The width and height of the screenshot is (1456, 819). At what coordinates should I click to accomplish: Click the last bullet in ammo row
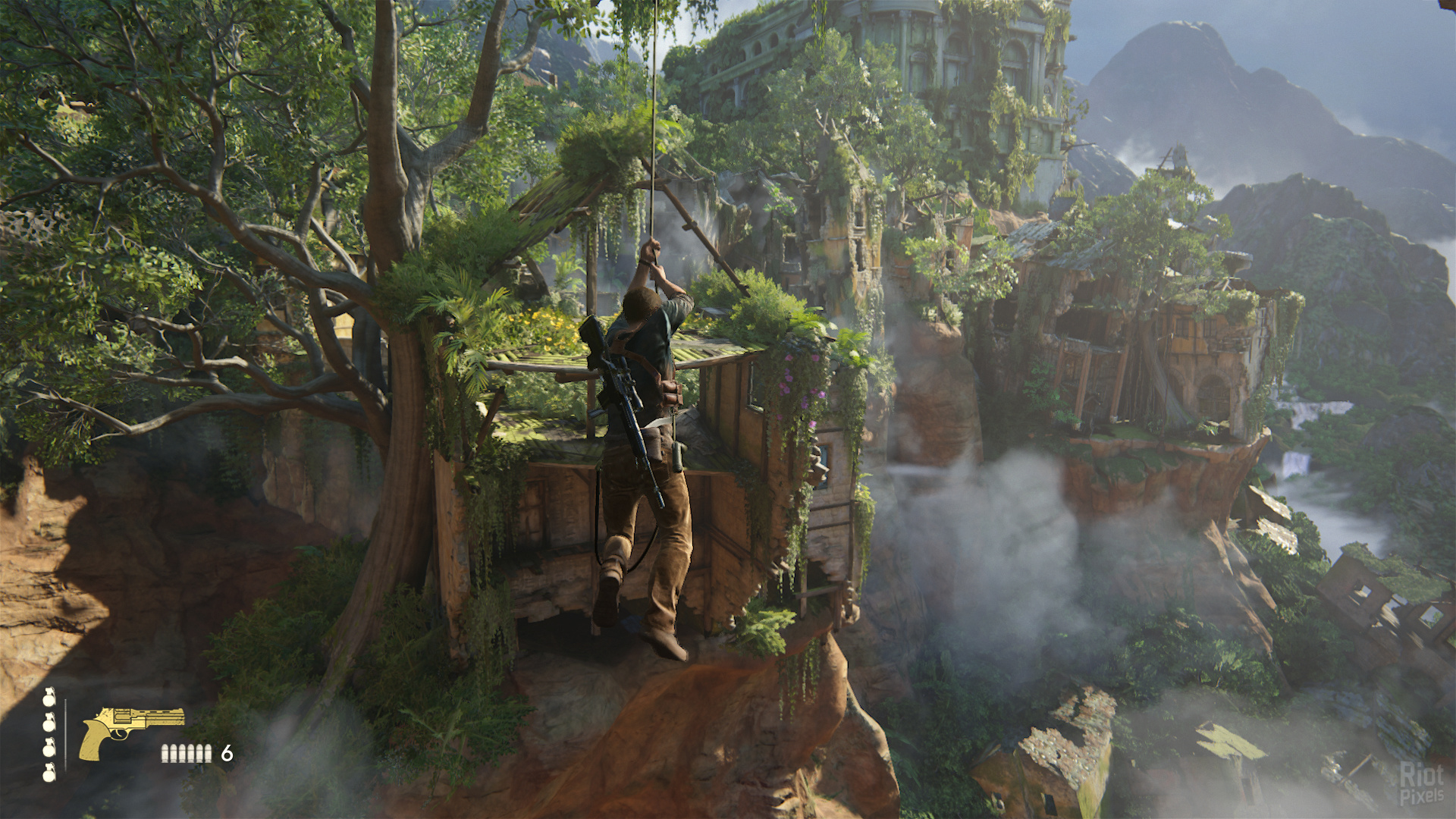pyautogui.click(x=208, y=753)
